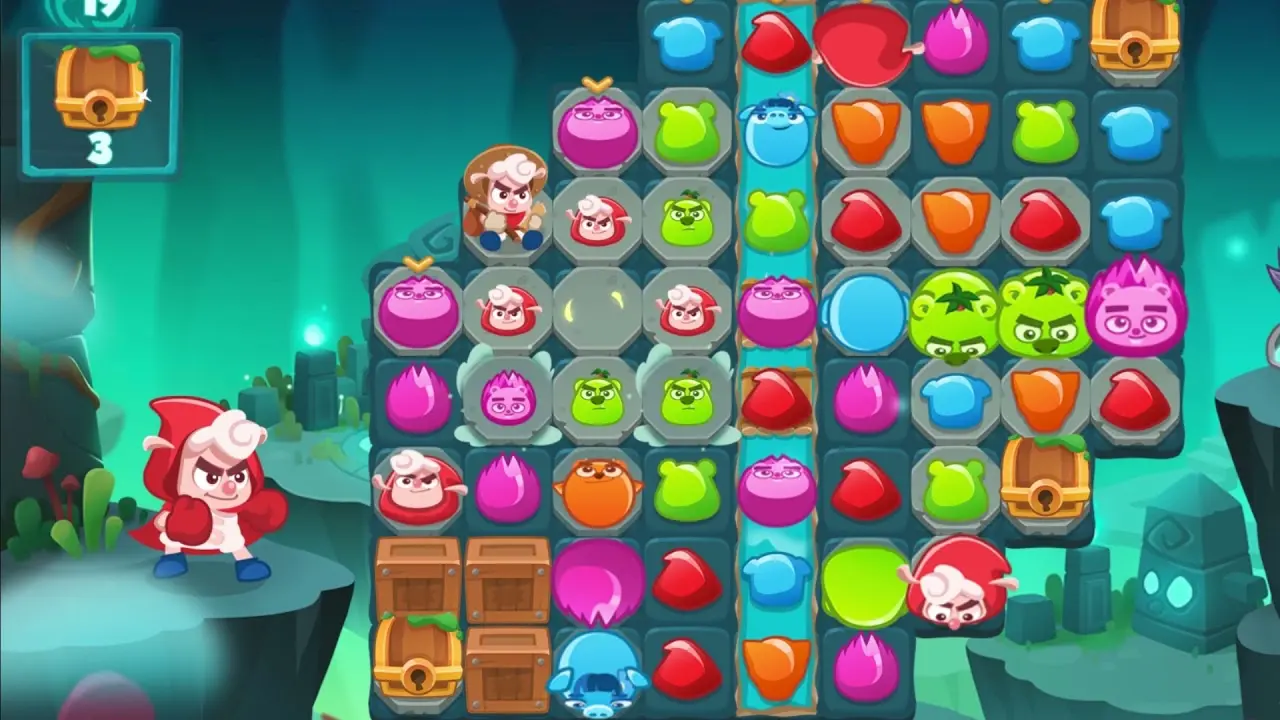Tap the red droplet resting on the conveyor belt
The height and width of the screenshot is (720, 1280).
(775, 398)
